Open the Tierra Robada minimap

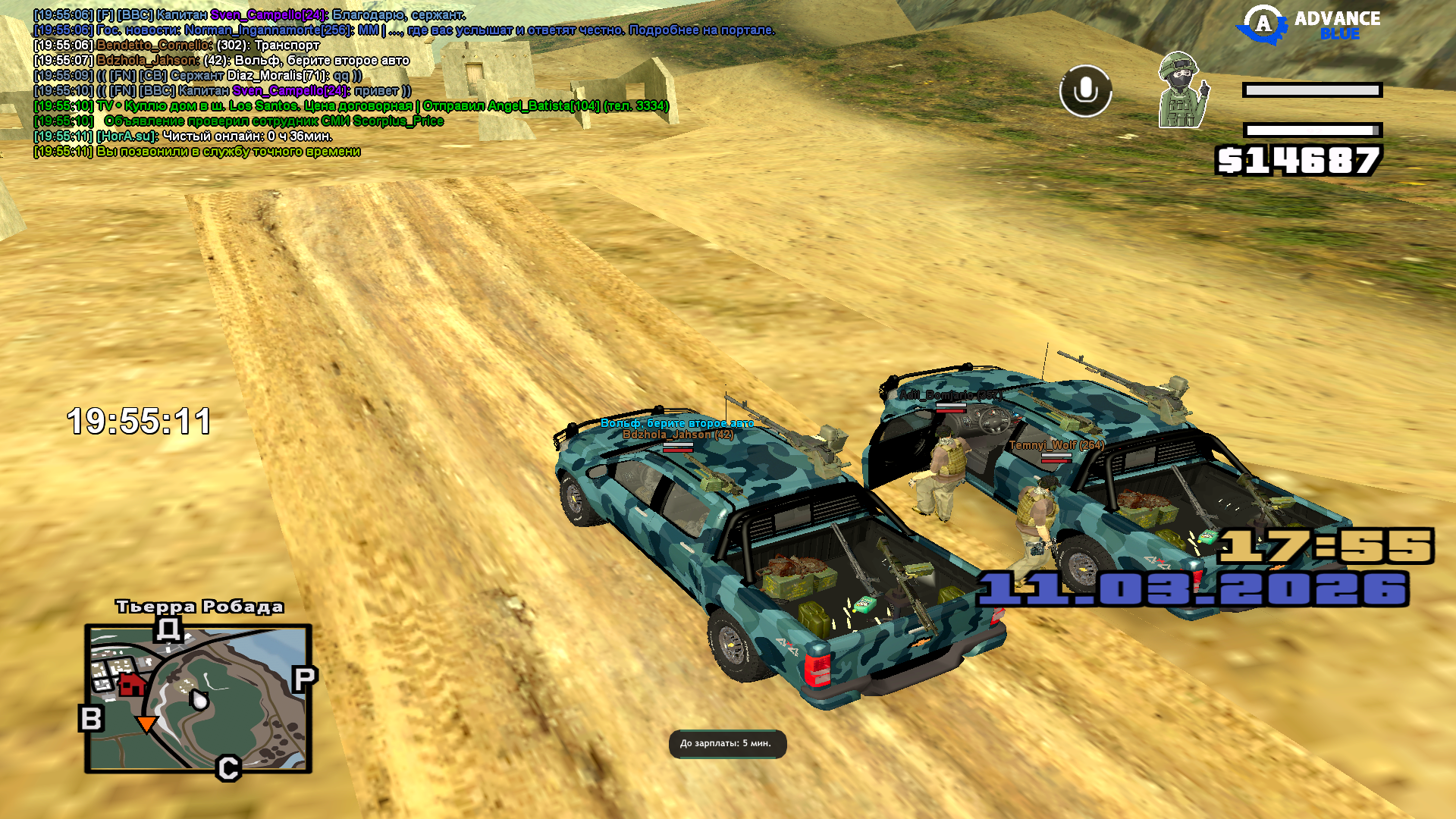(199, 698)
